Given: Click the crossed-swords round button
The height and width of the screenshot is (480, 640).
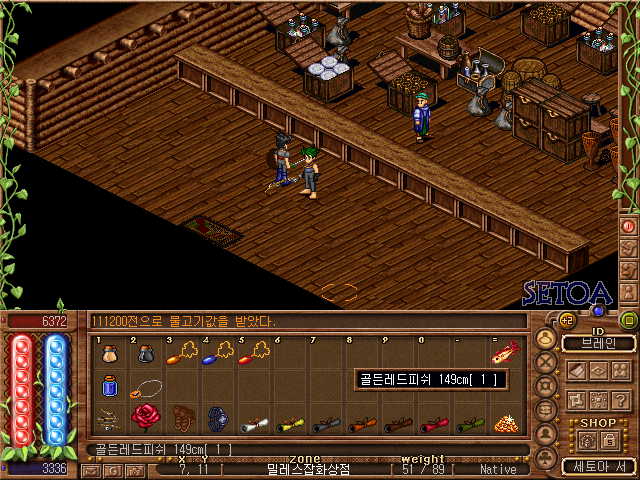Looking at the screenshot, I should click(546, 361).
